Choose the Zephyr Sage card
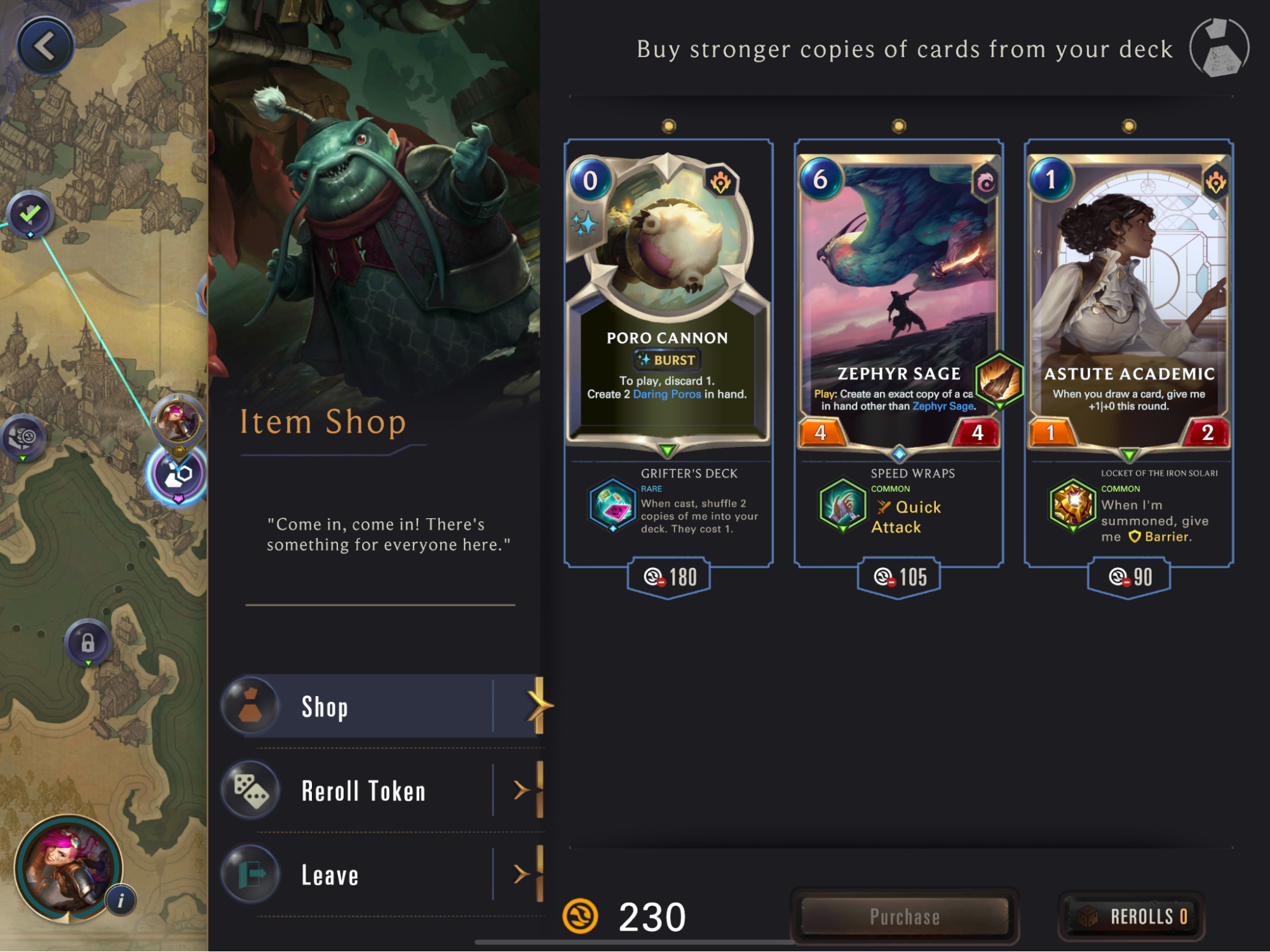This screenshot has width=1270, height=952. coord(898,298)
